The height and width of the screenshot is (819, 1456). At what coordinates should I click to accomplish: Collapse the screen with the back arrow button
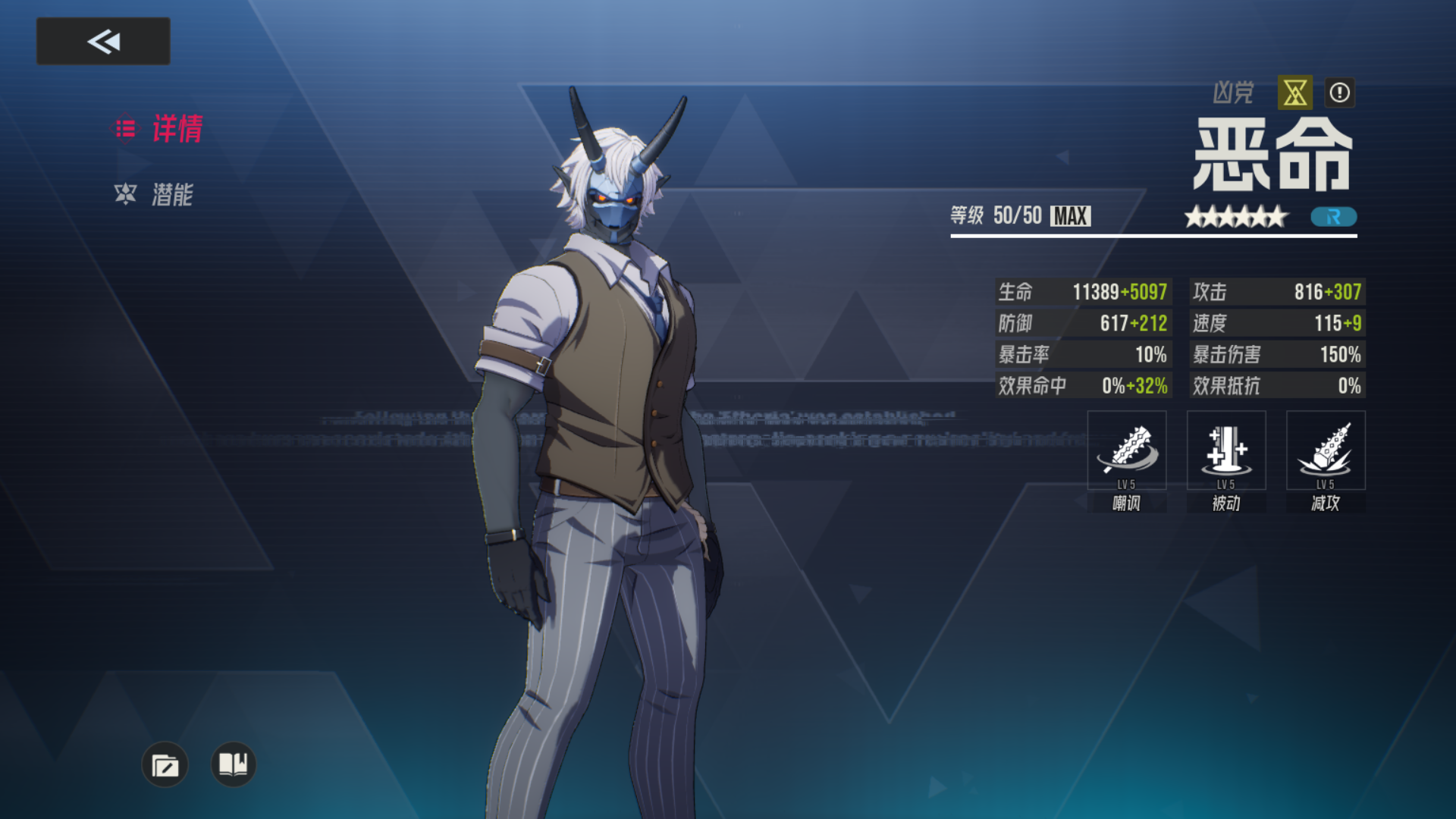102,41
